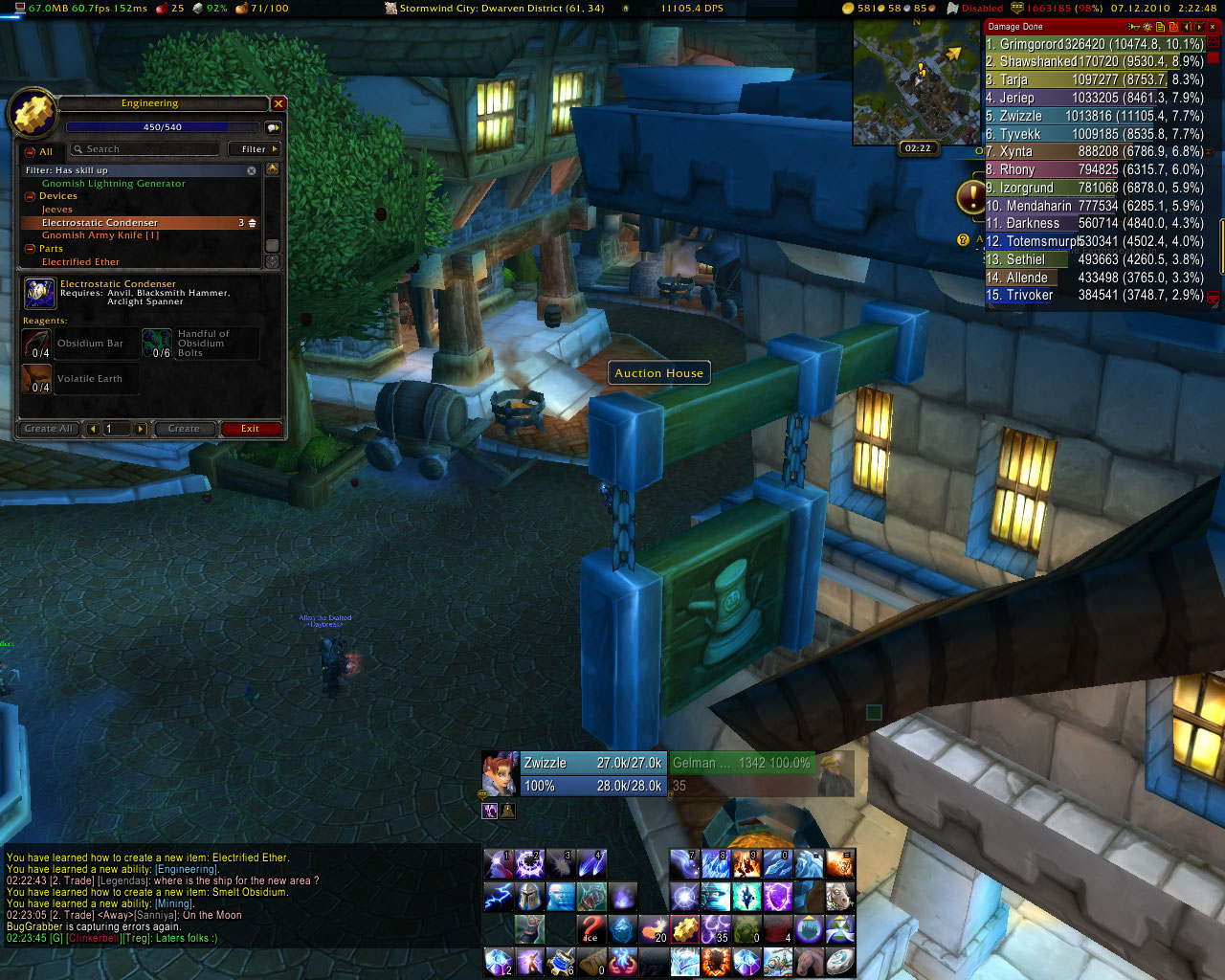
Task: Click the Create button
Action: click(x=184, y=429)
